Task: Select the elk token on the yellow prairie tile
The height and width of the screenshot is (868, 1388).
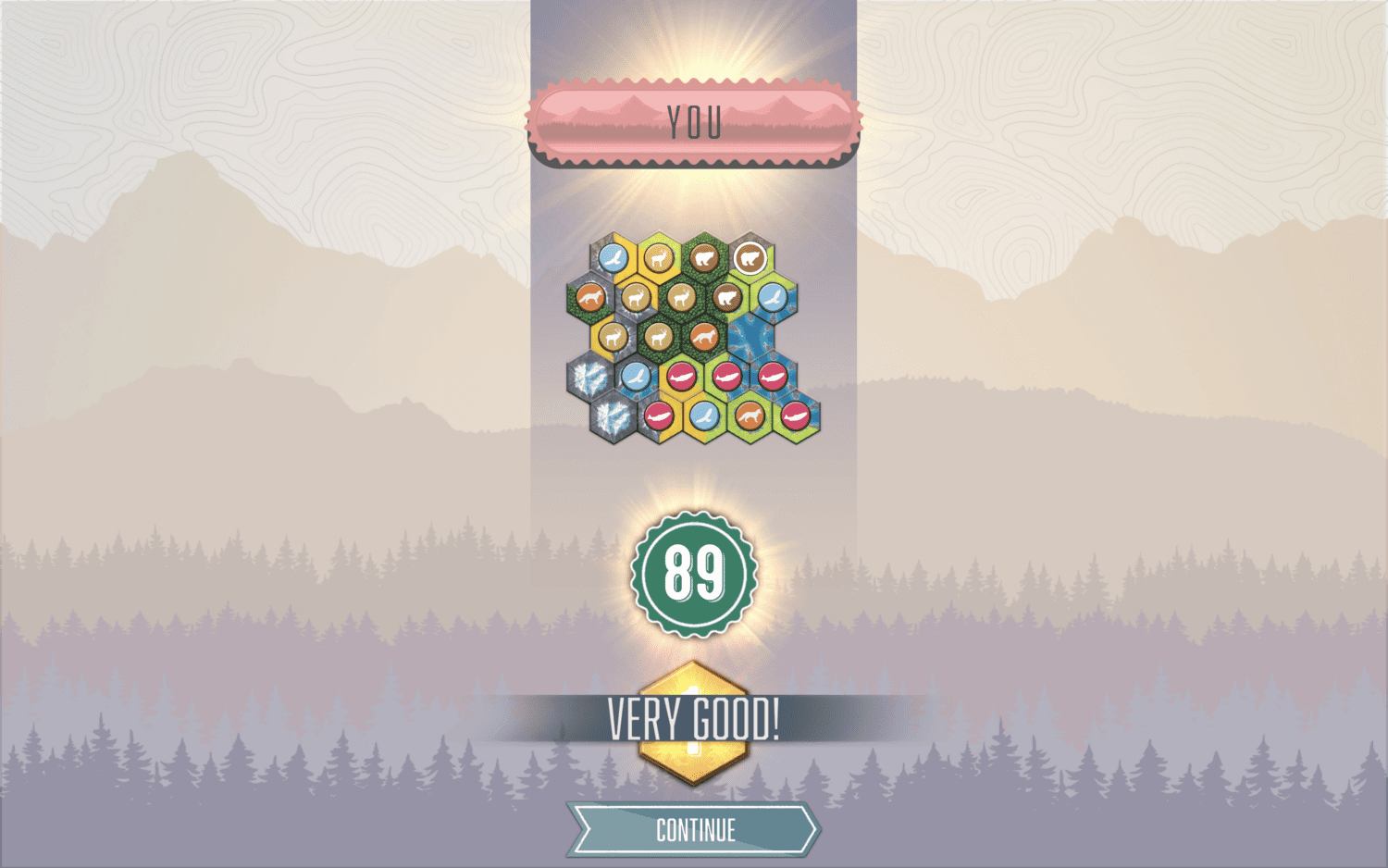Action: [x=656, y=257]
